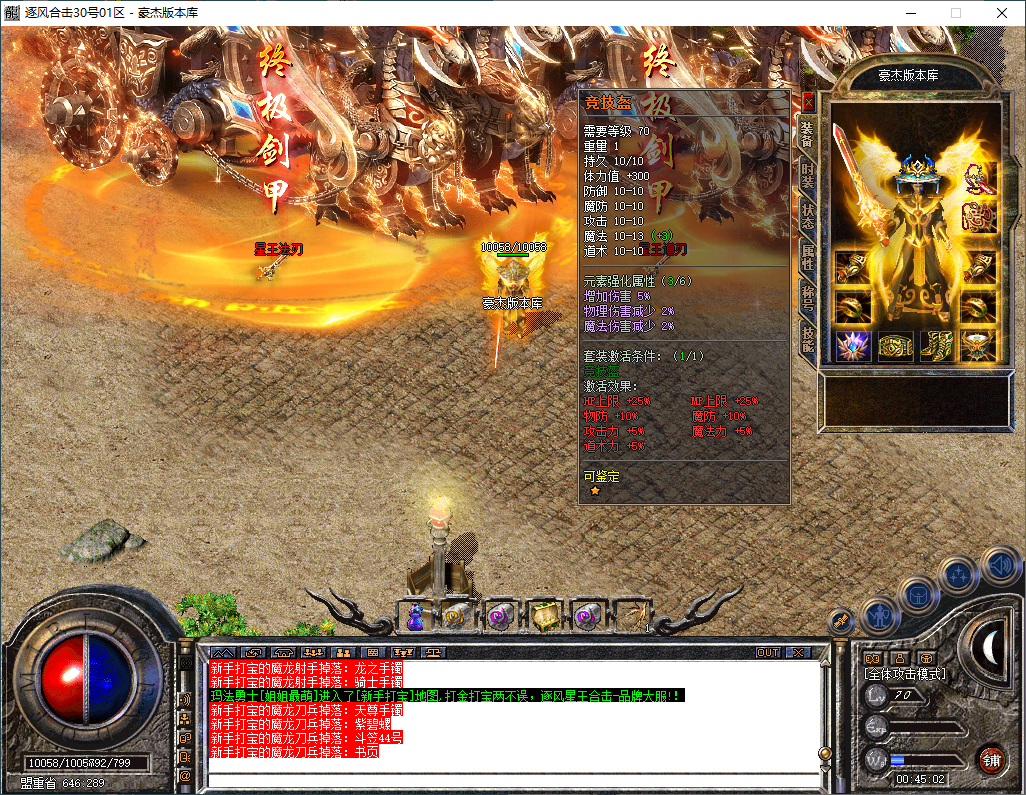This screenshot has width=1026, height=795.
Task: Use the blue potion in the hotbar
Action: [x=414, y=617]
